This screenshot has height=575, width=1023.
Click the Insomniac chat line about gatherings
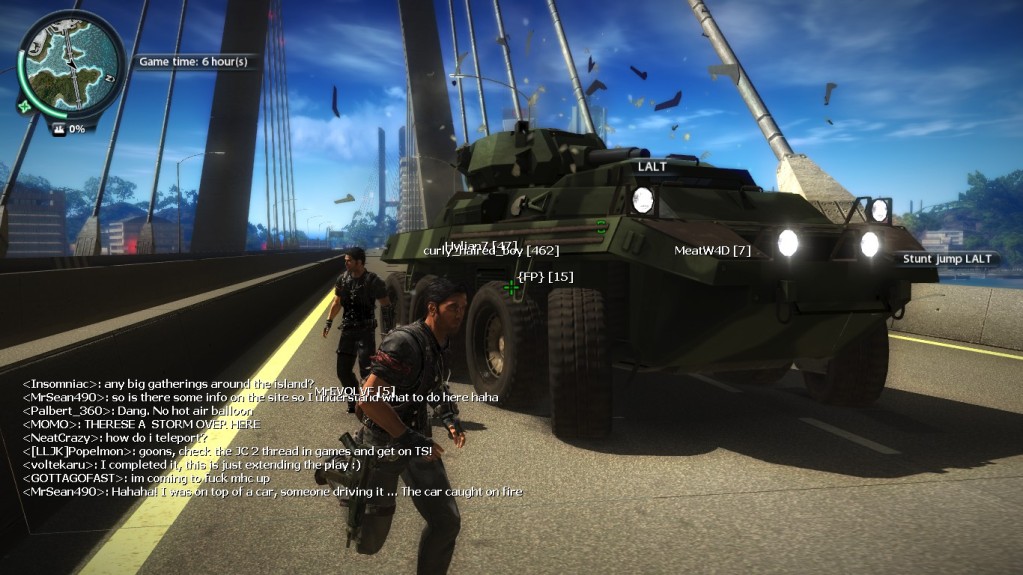click(x=168, y=384)
